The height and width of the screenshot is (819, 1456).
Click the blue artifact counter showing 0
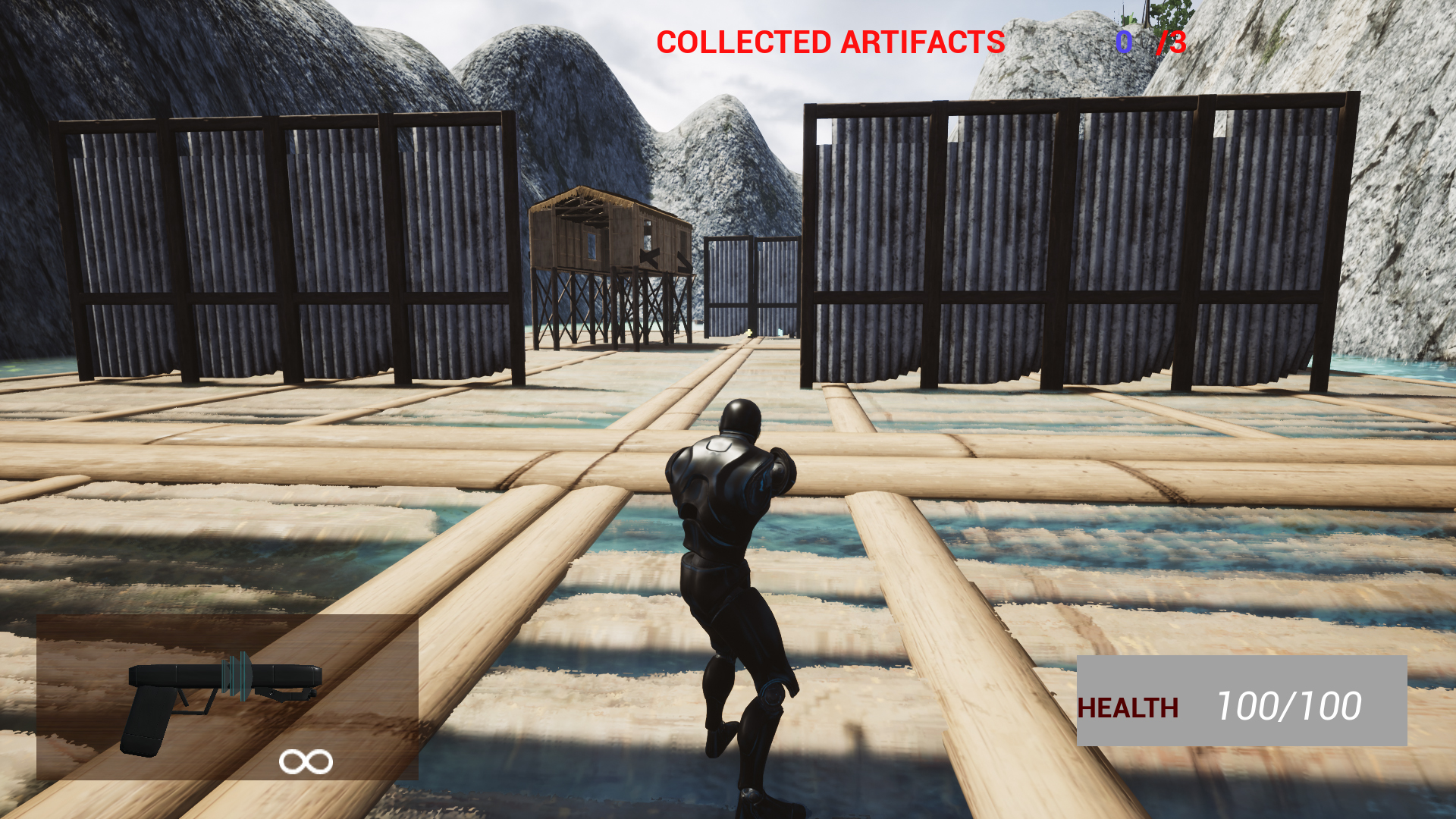[1124, 43]
